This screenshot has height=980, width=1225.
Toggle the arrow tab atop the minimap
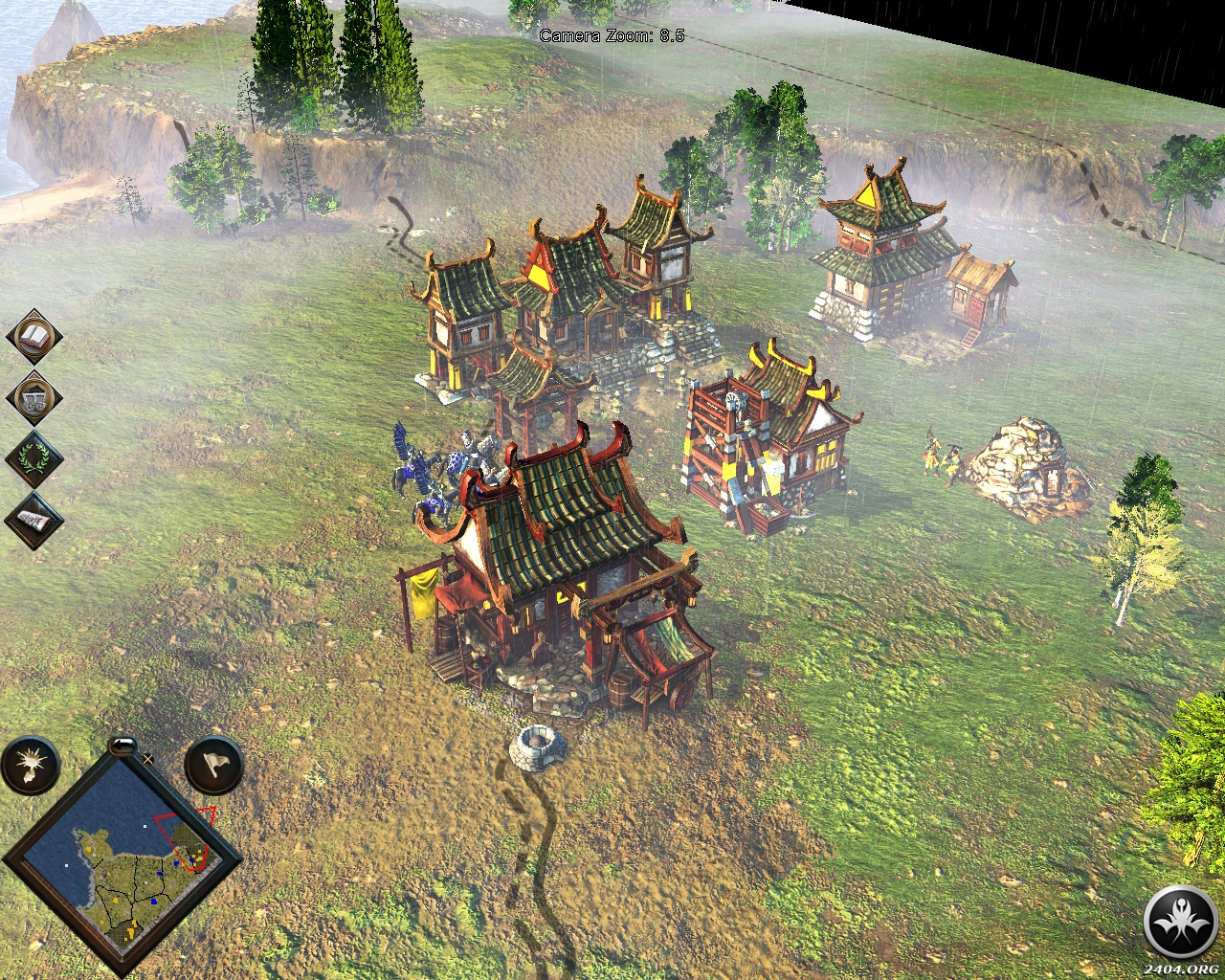[122, 743]
